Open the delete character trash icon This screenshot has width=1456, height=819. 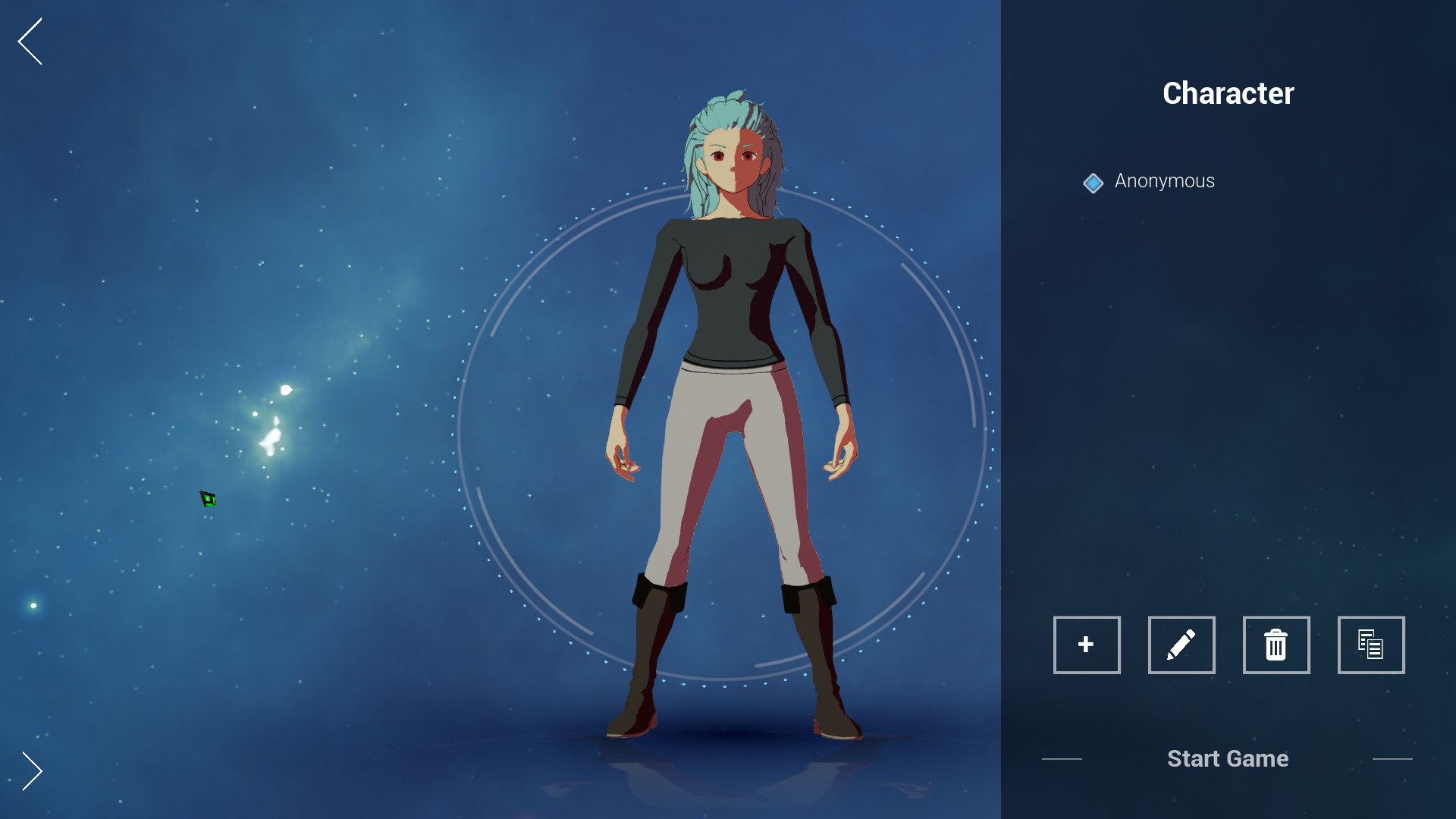(1276, 645)
